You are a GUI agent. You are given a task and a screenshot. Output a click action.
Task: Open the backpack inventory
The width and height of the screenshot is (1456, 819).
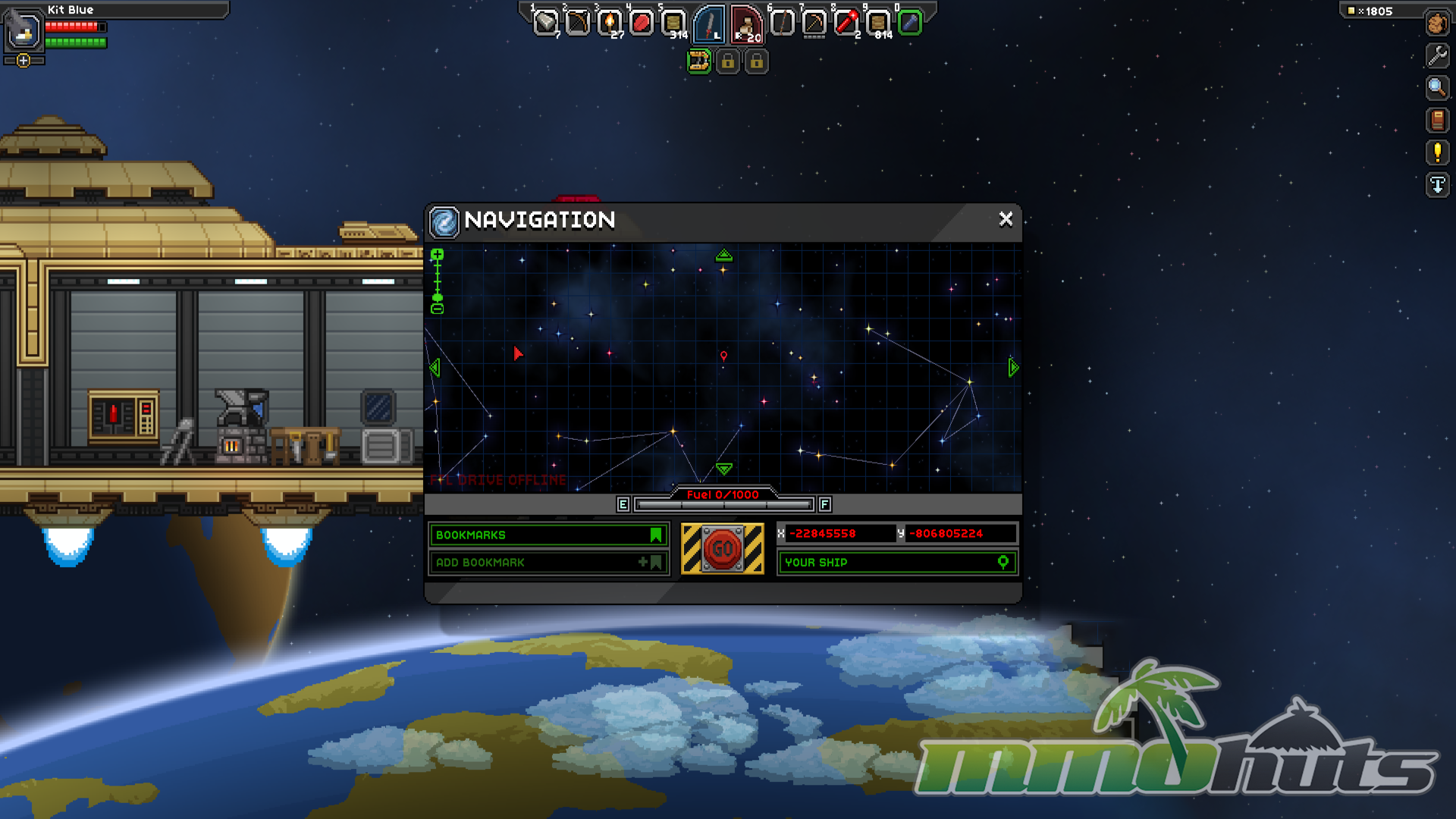[x=1437, y=24]
